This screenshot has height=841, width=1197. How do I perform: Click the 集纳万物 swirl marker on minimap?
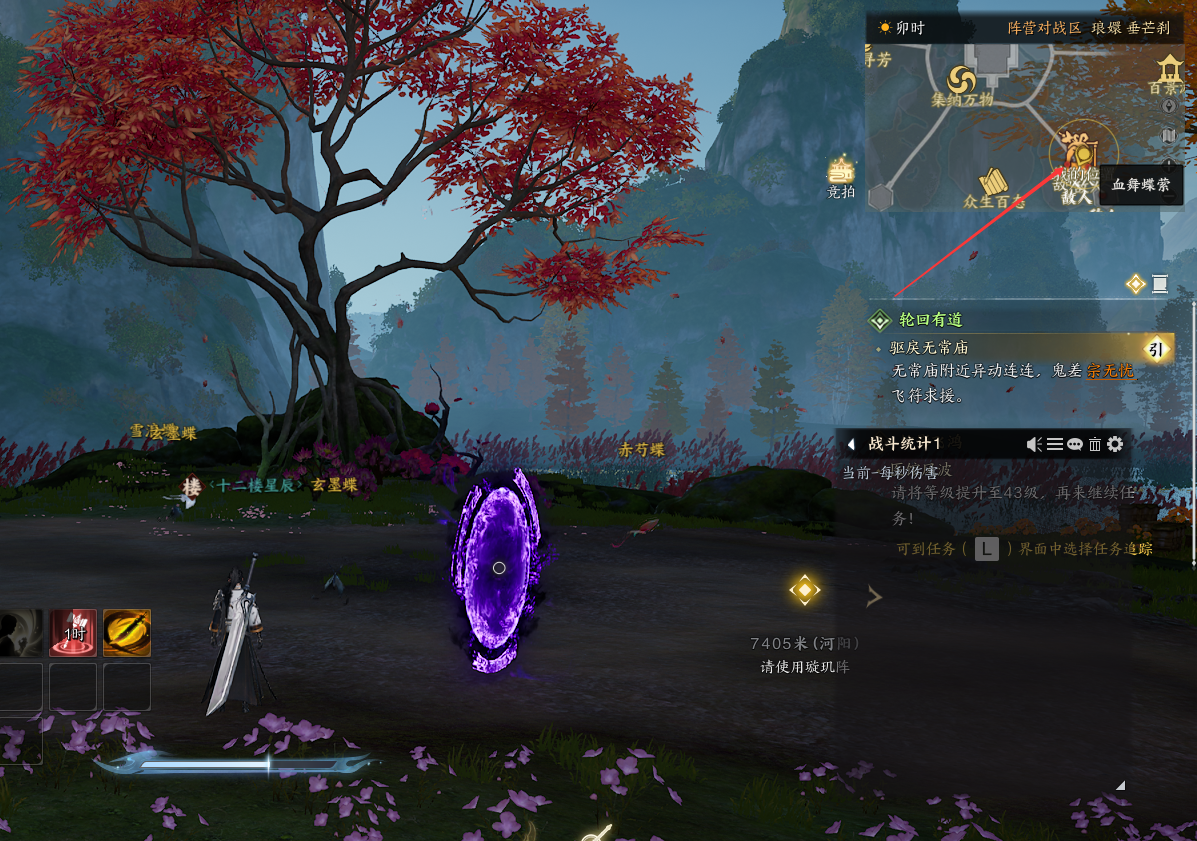point(962,79)
